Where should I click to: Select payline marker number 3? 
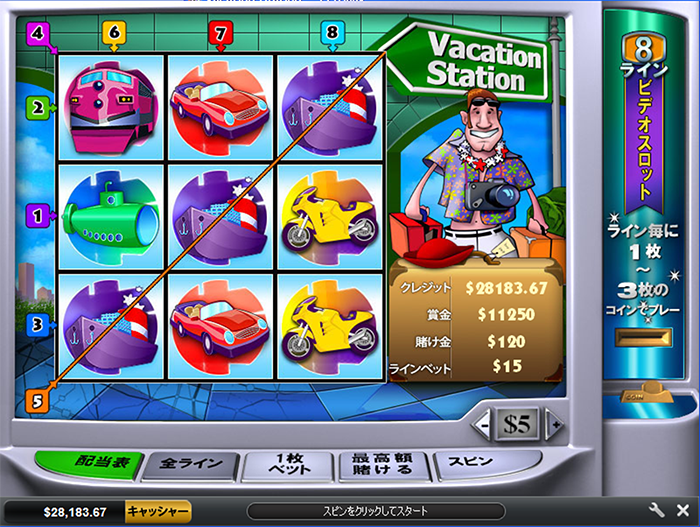pos(39,324)
